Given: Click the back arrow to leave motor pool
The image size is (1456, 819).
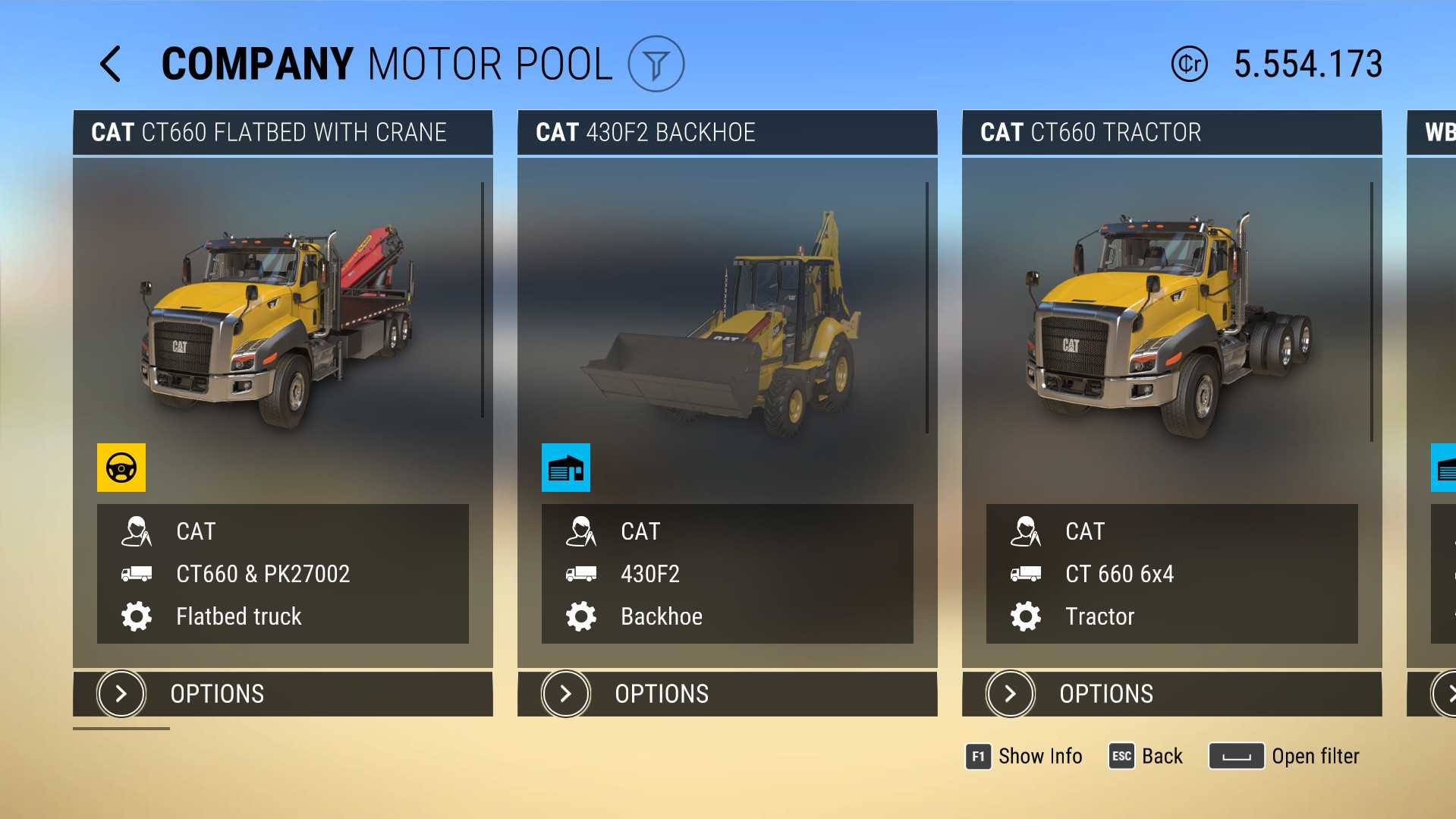Looking at the screenshot, I should [111, 65].
